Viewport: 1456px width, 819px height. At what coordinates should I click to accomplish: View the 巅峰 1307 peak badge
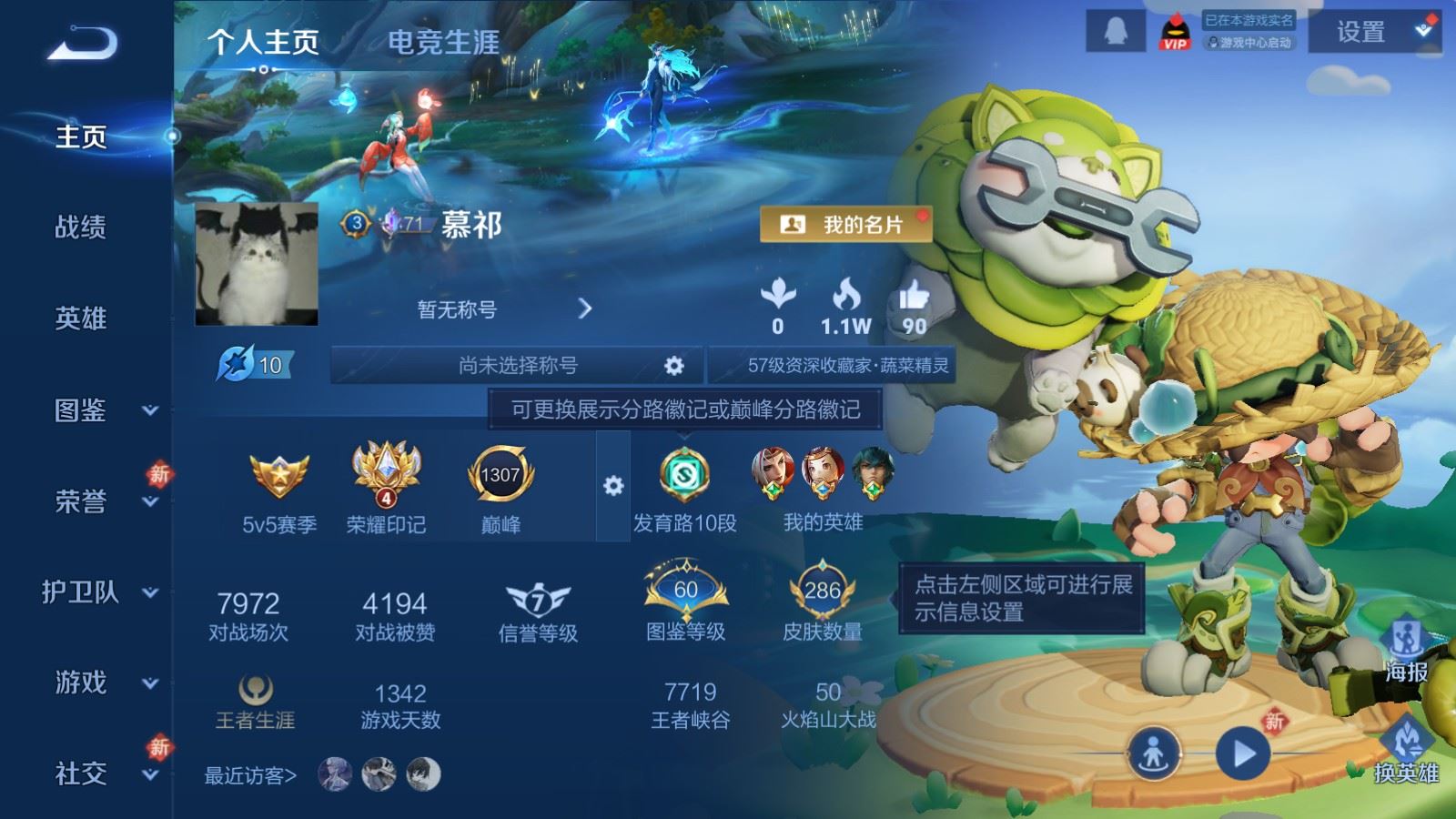[501, 473]
